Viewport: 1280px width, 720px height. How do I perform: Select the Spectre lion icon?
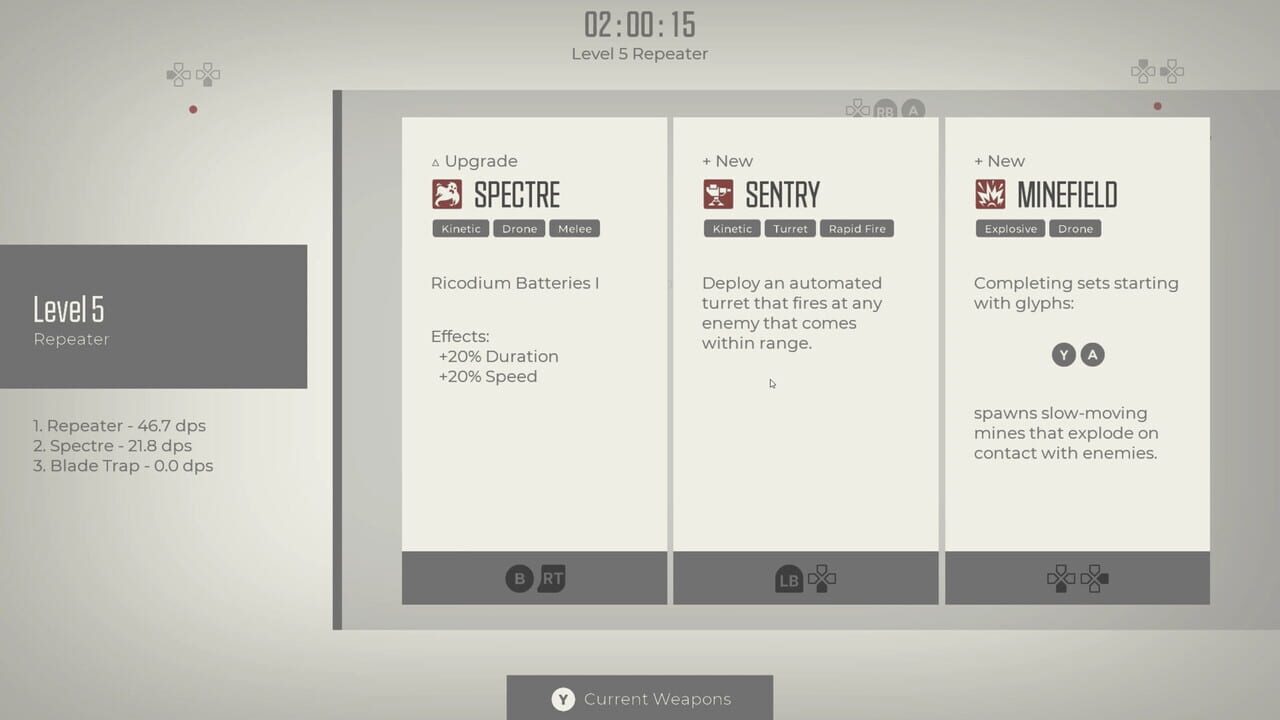tap(447, 194)
